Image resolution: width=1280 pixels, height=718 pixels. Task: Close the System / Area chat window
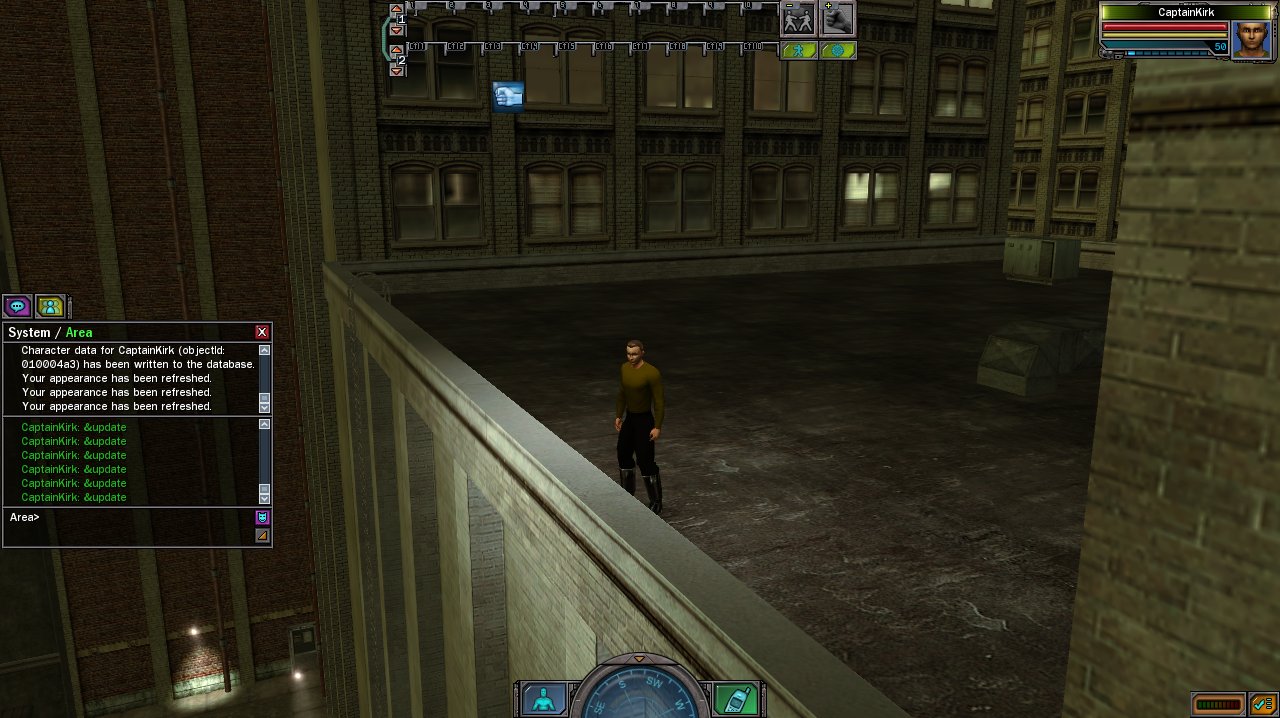pos(262,332)
